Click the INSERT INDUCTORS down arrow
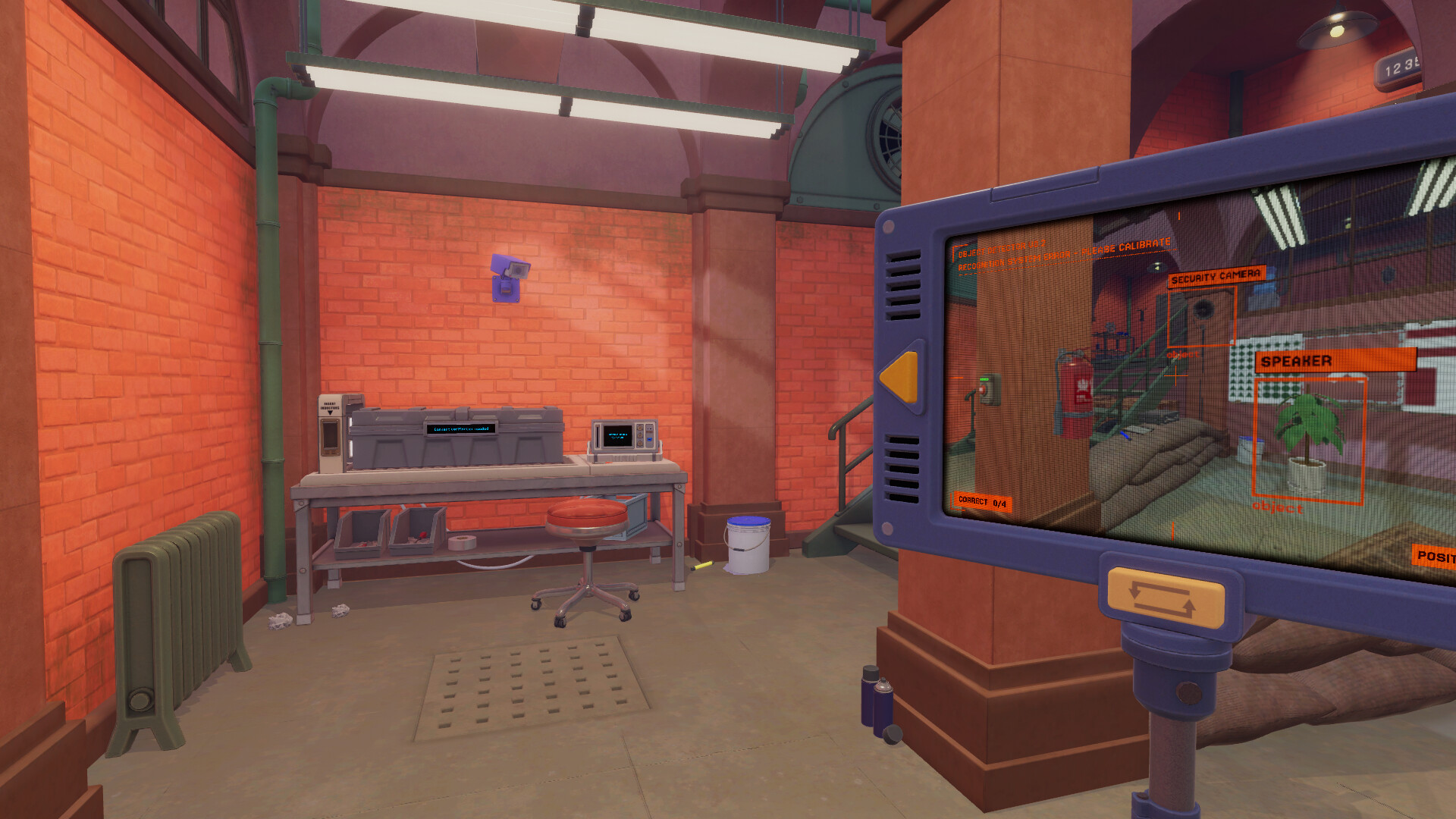This screenshot has height=819, width=1456. point(330,413)
